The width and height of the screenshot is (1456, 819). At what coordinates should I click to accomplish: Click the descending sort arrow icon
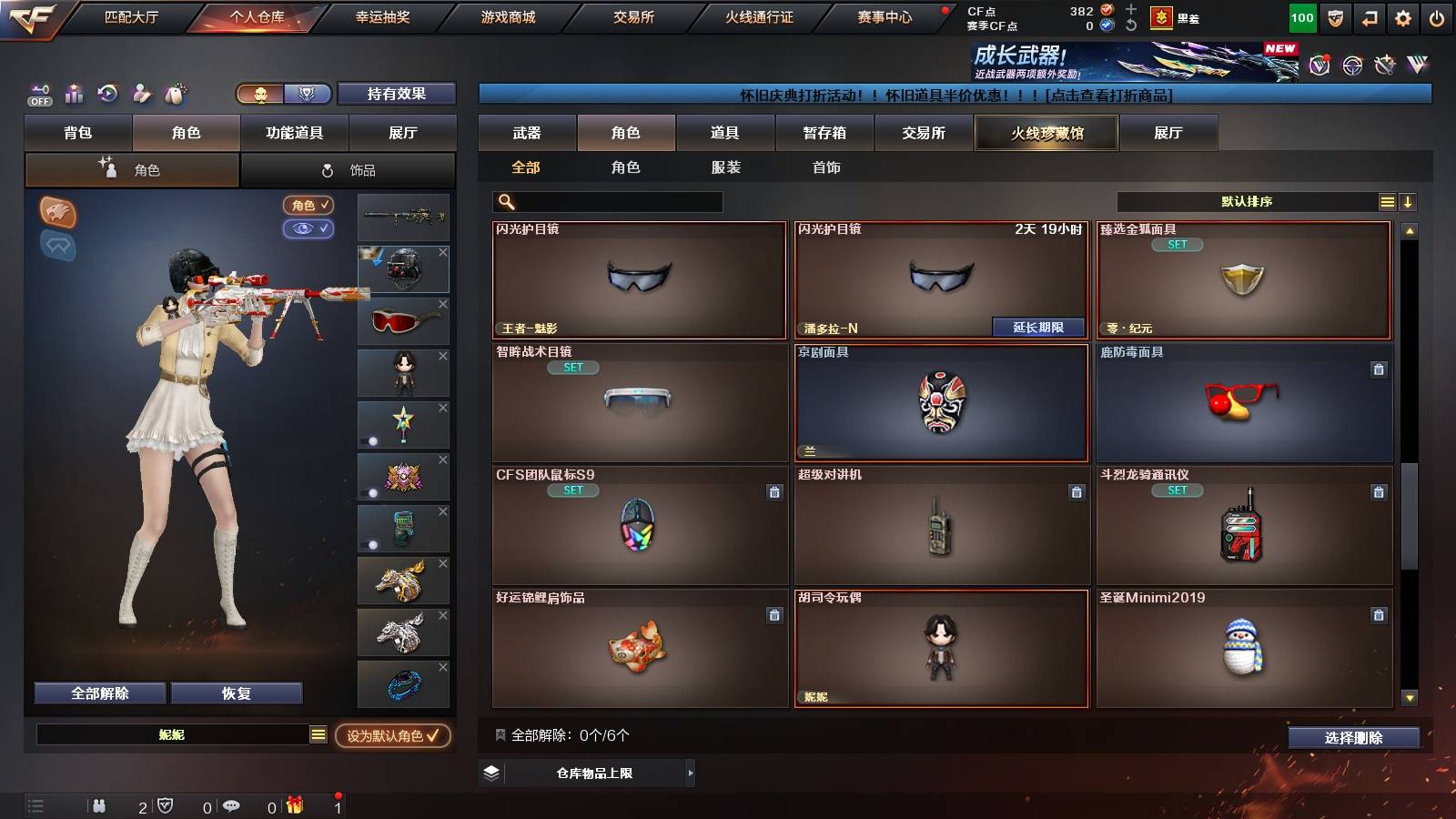point(1410,200)
